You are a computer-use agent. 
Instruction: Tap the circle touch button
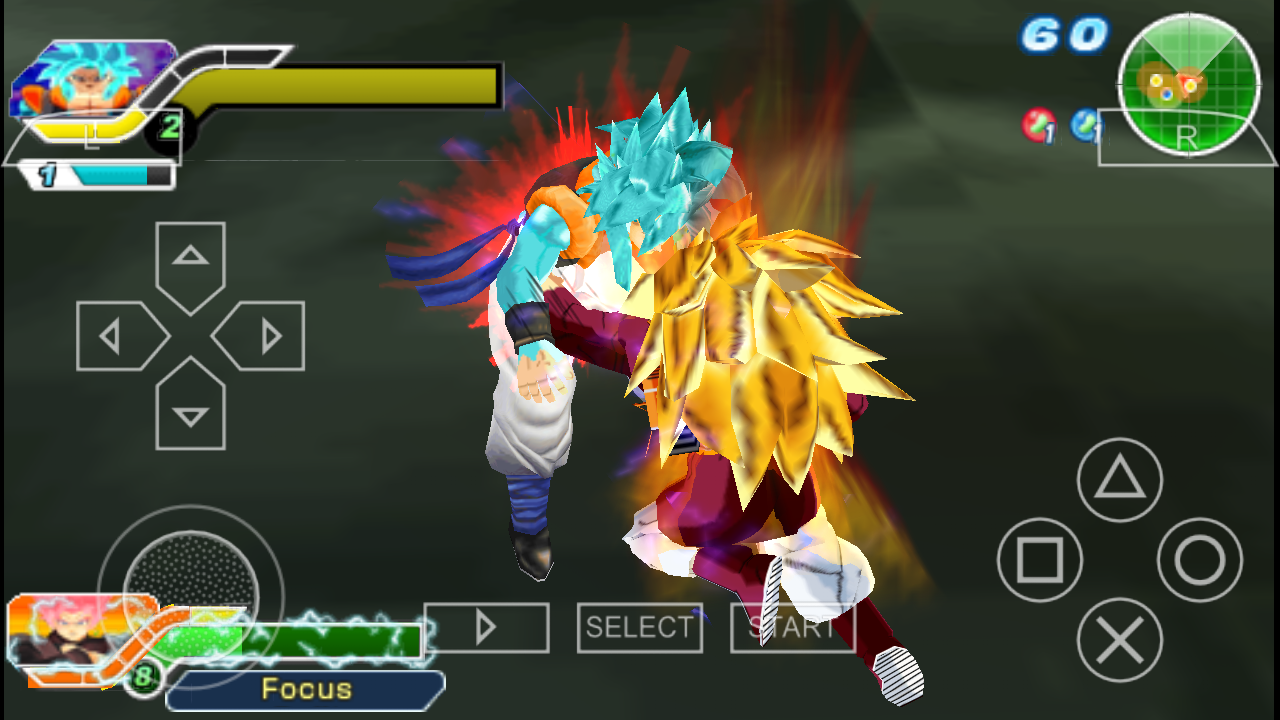[x=1199, y=560]
